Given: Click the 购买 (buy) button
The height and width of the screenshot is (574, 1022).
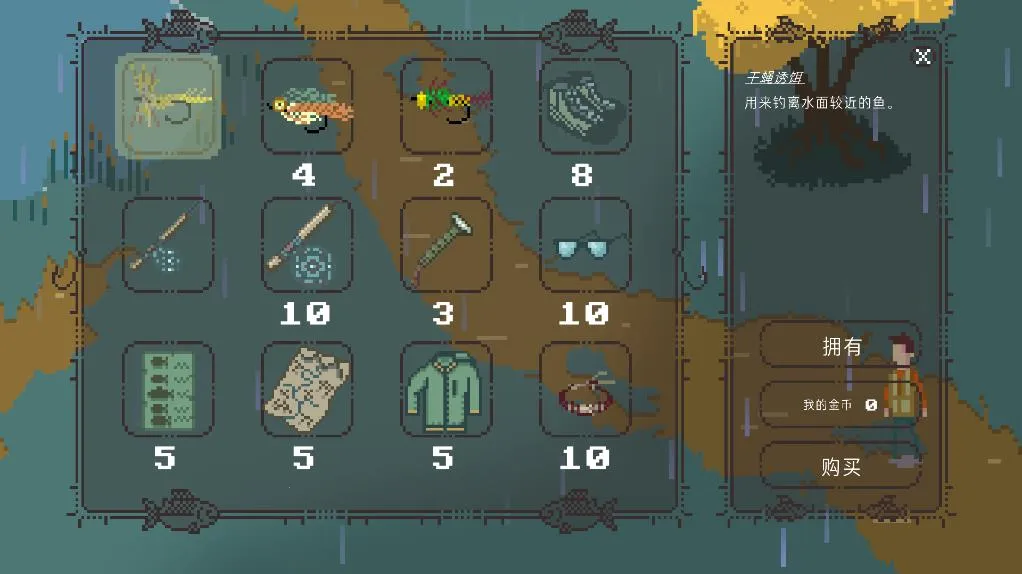Looking at the screenshot, I should point(840,467).
